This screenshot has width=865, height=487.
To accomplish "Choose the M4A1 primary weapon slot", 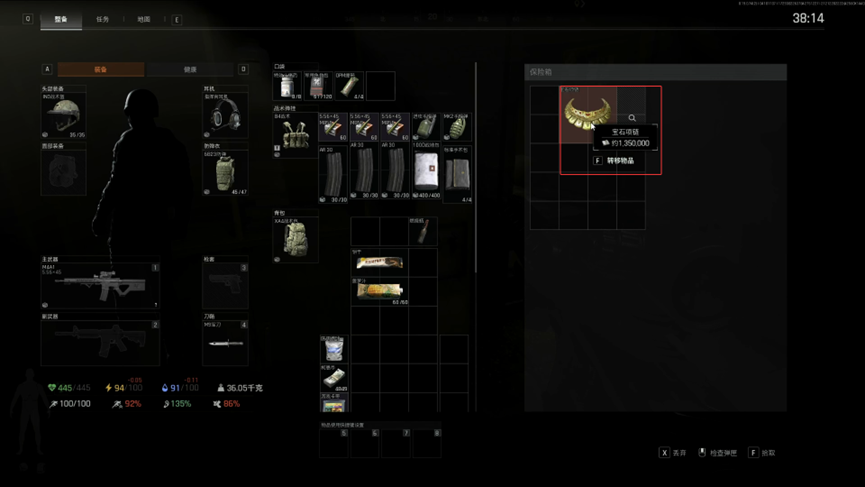I will 100,287.
